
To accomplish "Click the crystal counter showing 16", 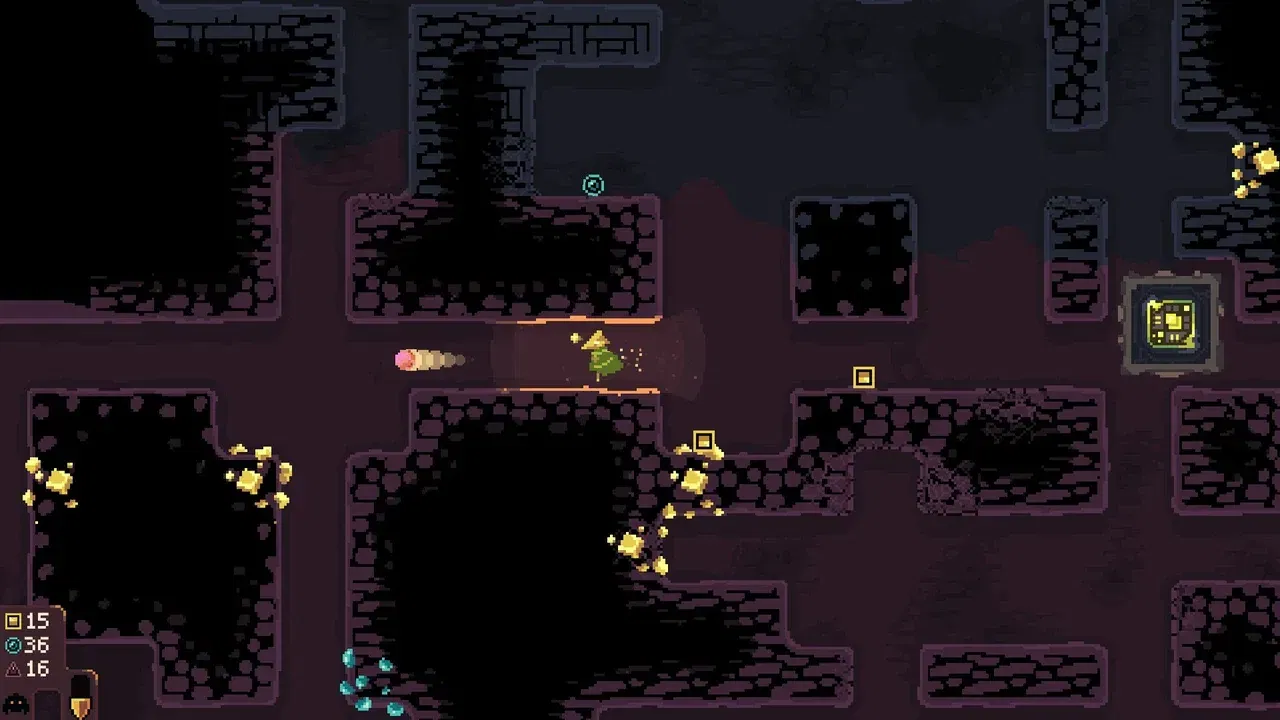I will [38, 667].
